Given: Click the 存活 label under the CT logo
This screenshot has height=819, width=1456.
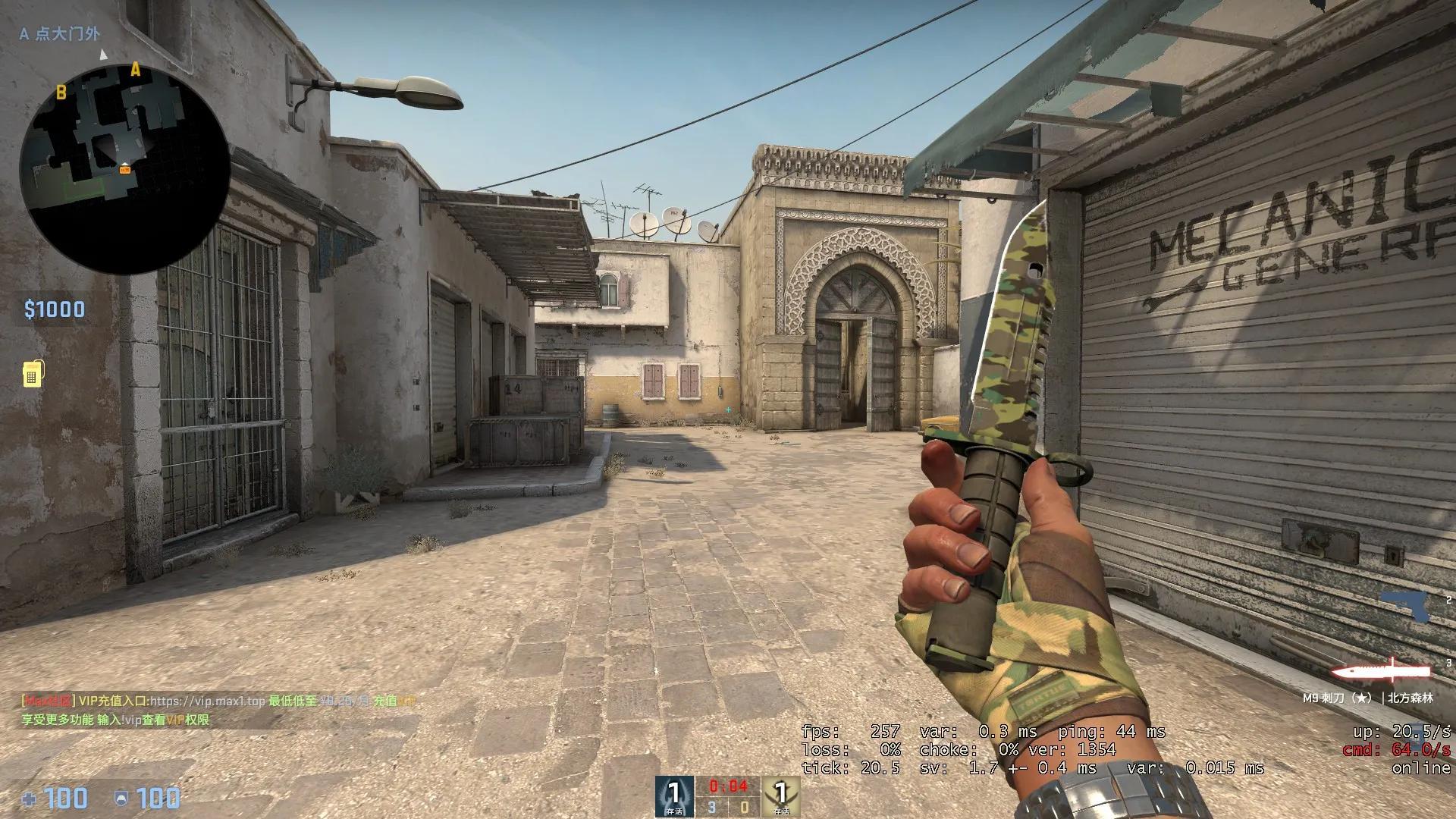Looking at the screenshot, I should (673, 811).
